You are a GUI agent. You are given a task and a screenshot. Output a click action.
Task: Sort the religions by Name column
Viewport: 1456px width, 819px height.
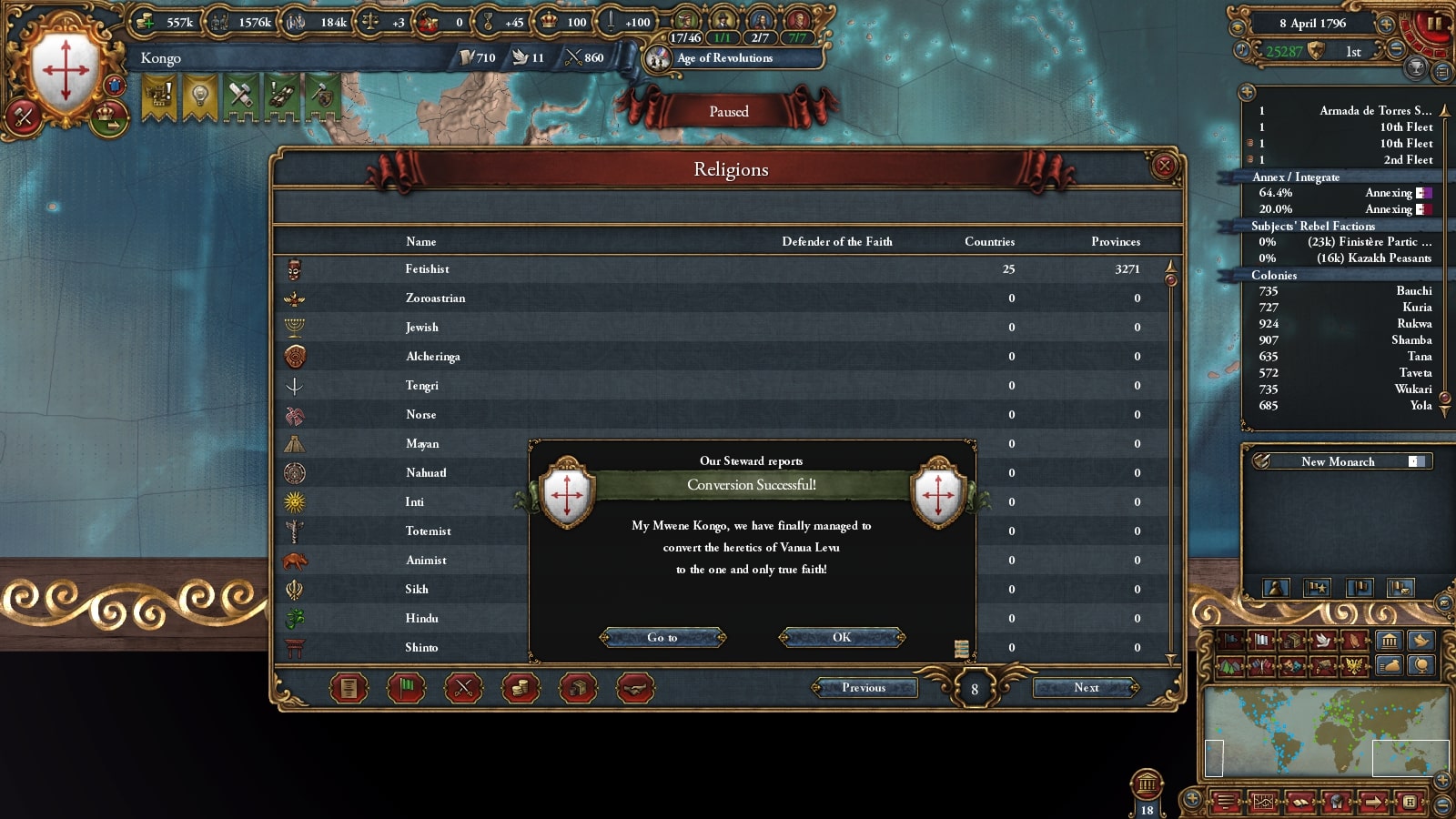point(420,241)
